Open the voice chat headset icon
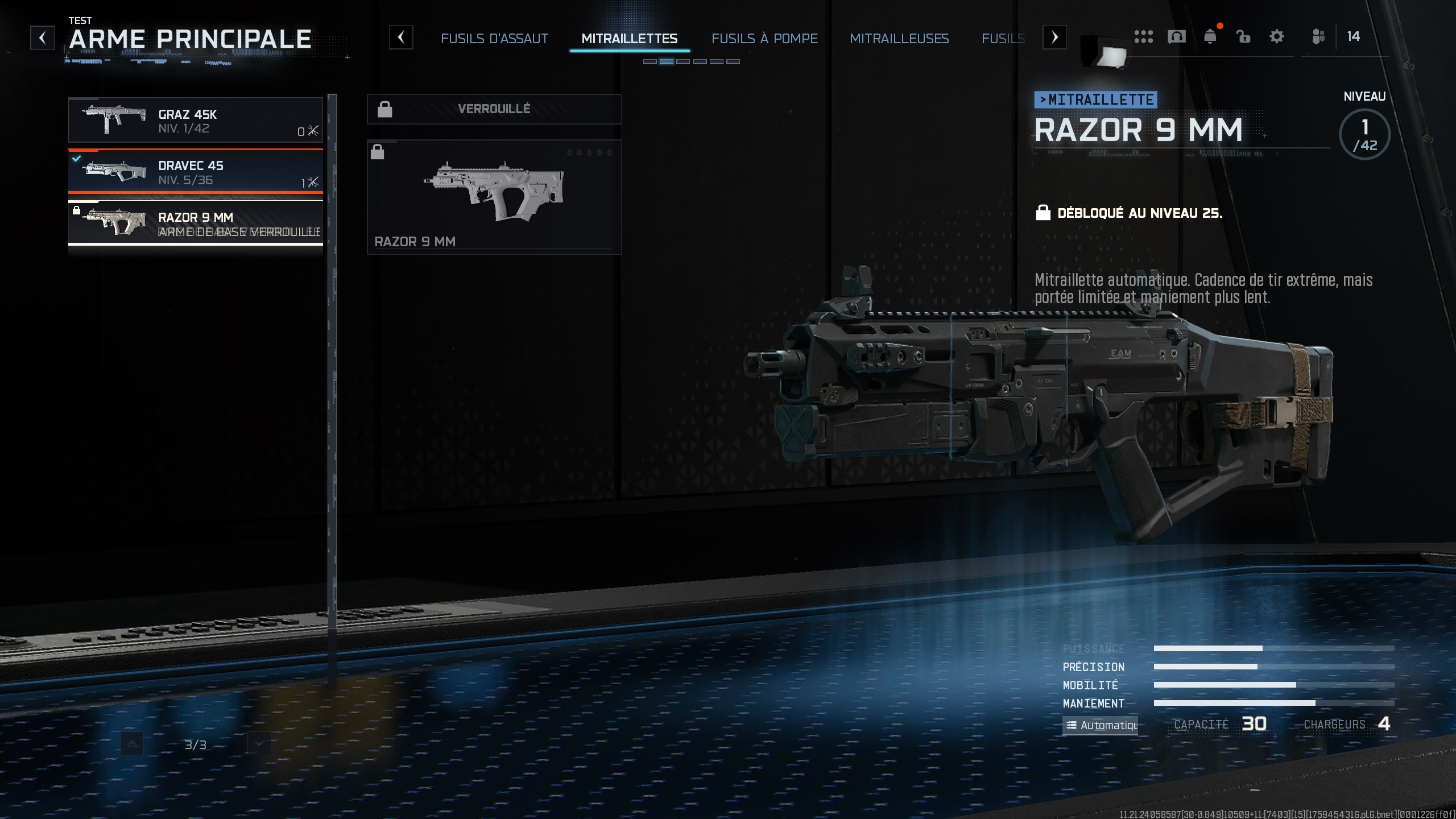 [1177, 36]
